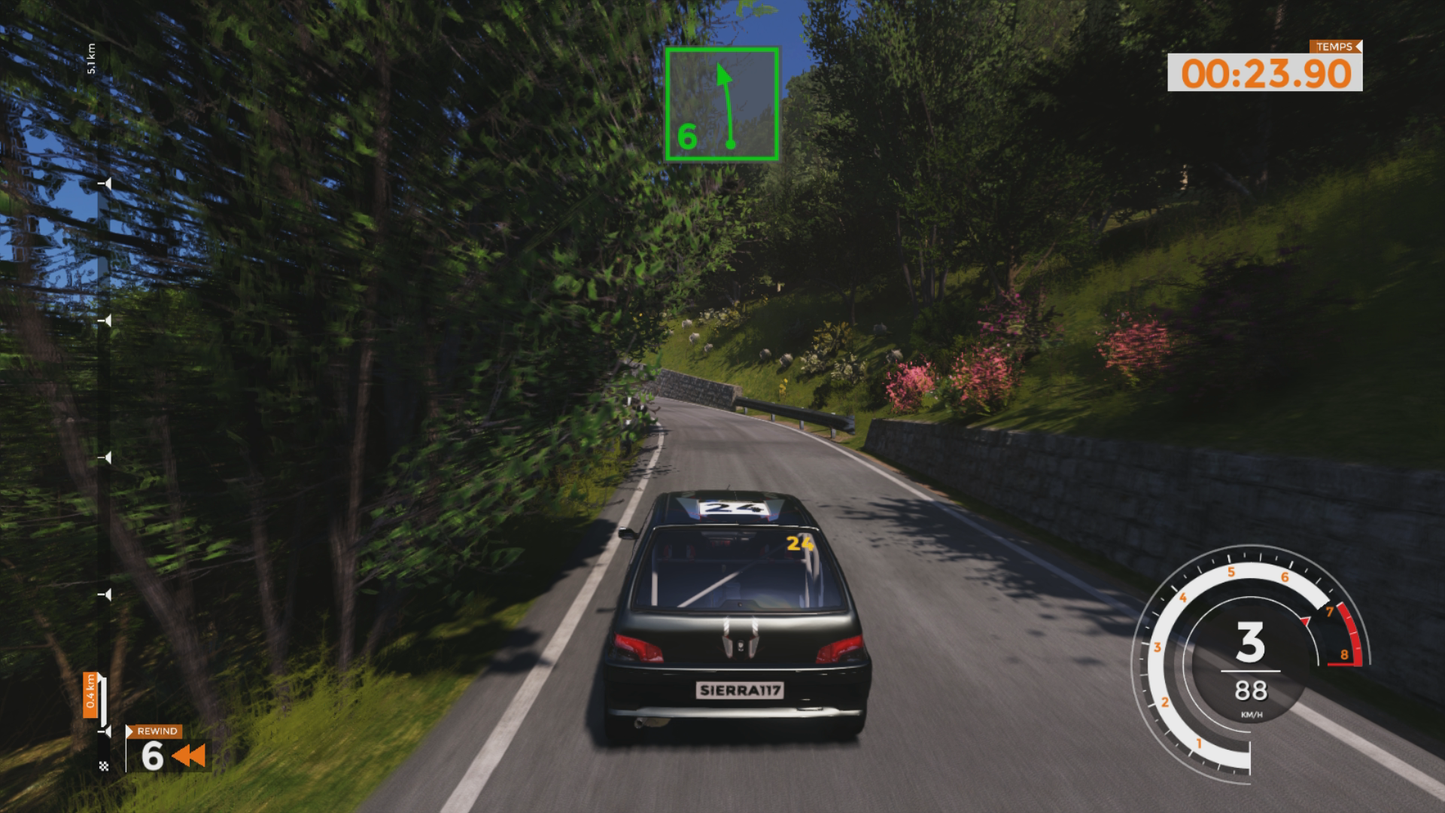Click the TEMPS header tab
Image resolution: width=1445 pixels, height=813 pixels.
(x=1337, y=47)
